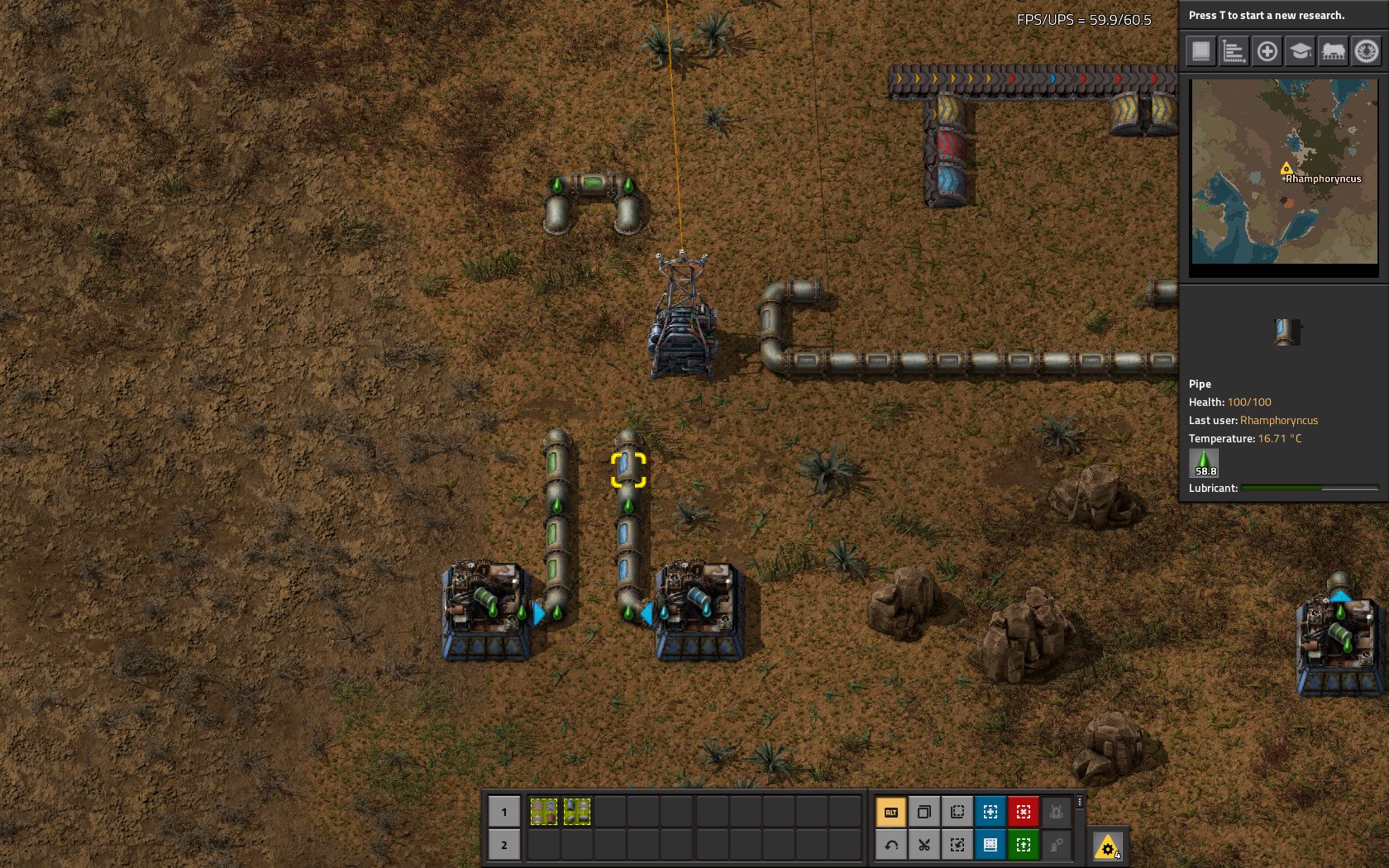
Task: Open the yellow gear alert warning
Action: pos(1107,847)
